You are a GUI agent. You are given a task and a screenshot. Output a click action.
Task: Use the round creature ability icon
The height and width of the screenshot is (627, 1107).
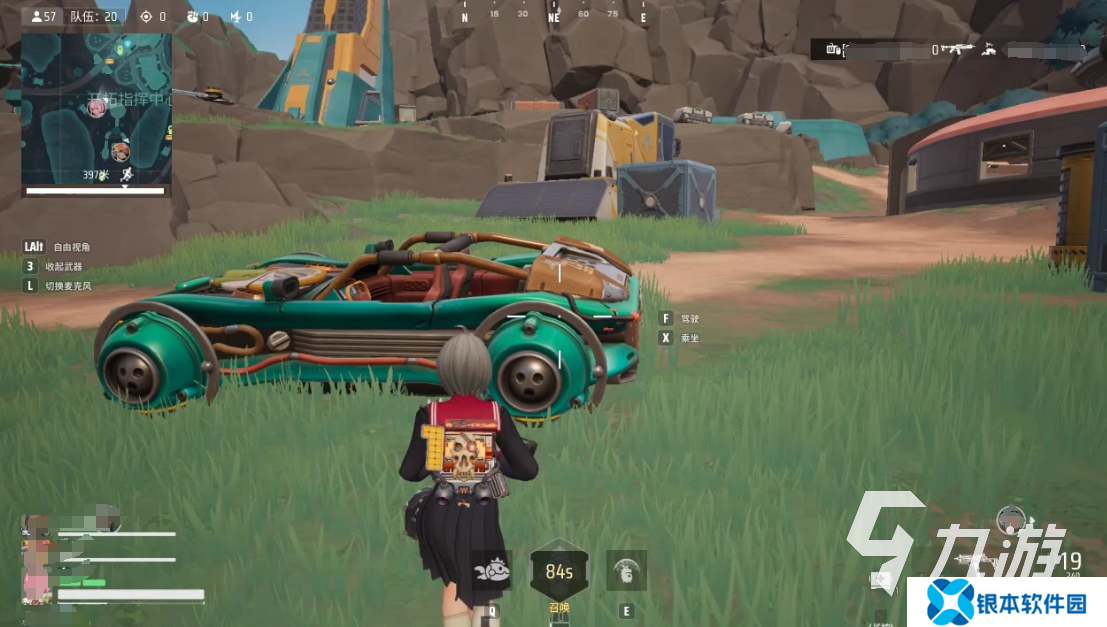pyautogui.click(x=626, y=571)
